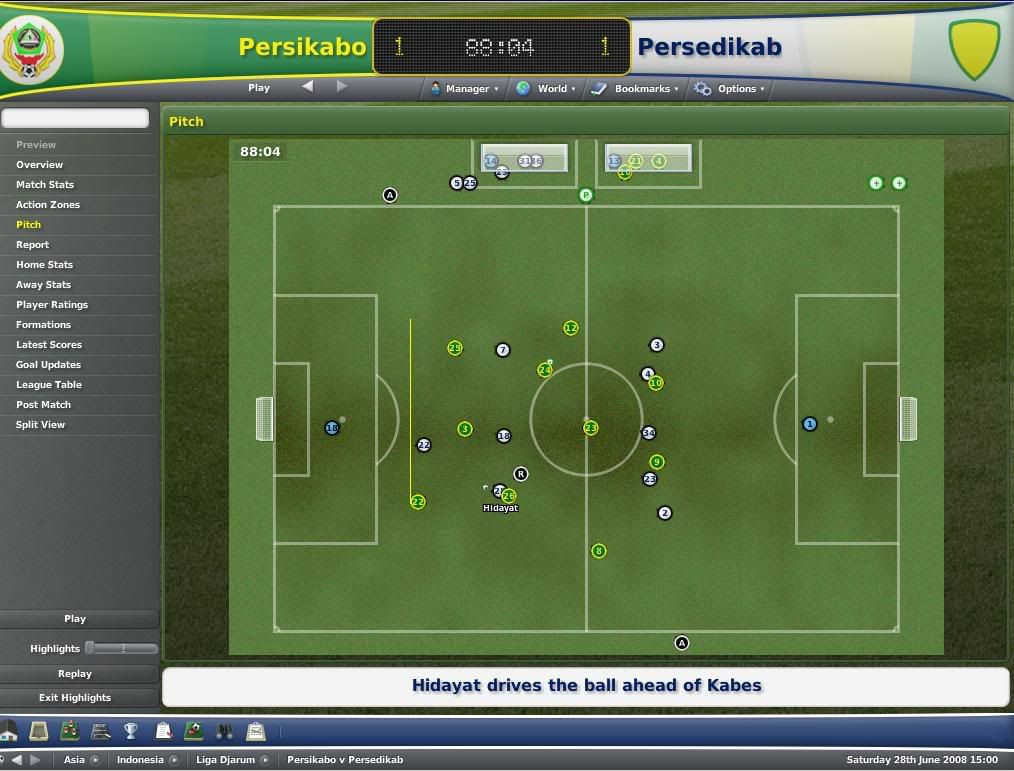
Task: Open Action Zones in sidebar
Action: click(x=48, y=205)
